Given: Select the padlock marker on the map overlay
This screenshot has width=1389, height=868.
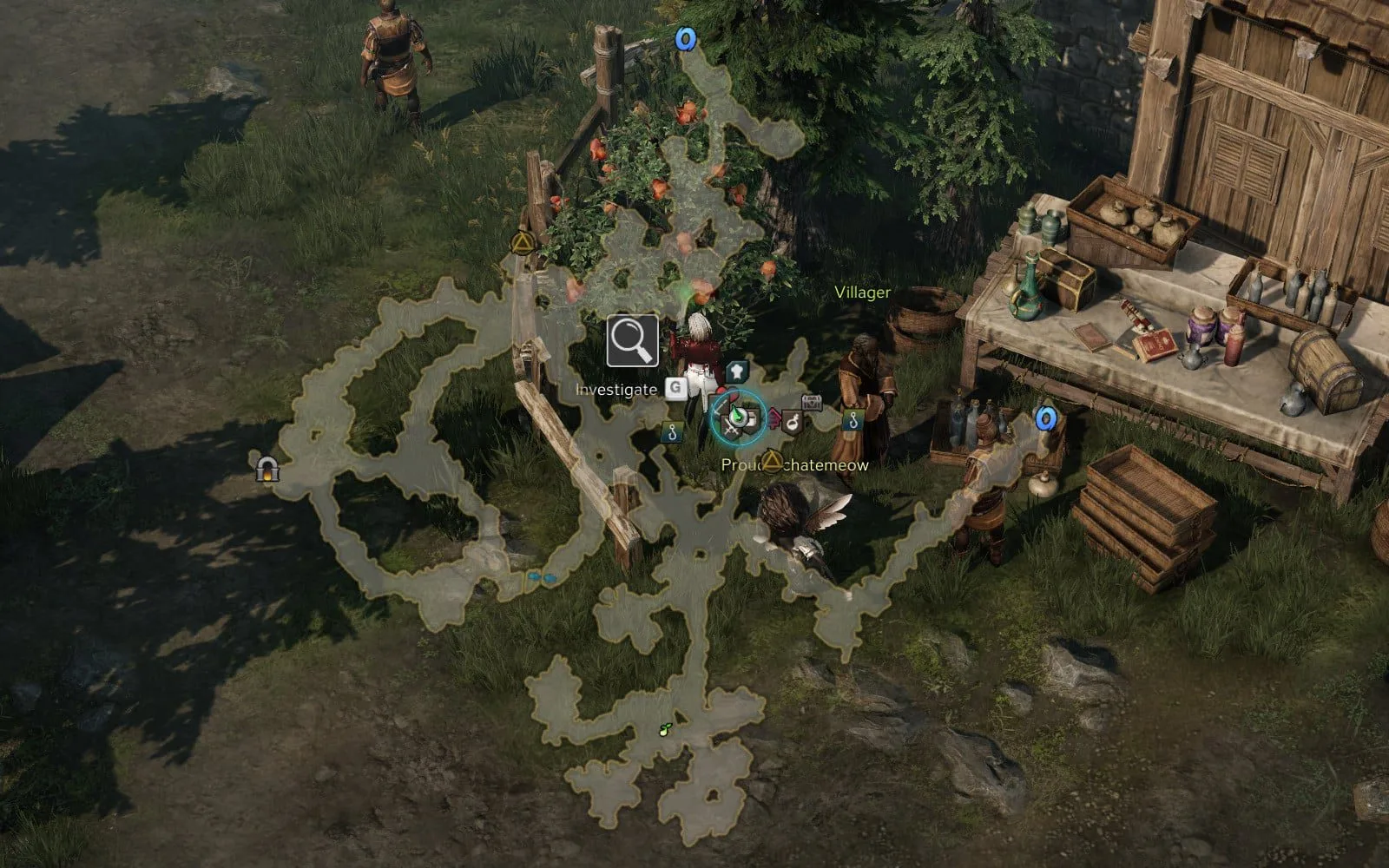Looking at the screenshot, I should point(267,470).
